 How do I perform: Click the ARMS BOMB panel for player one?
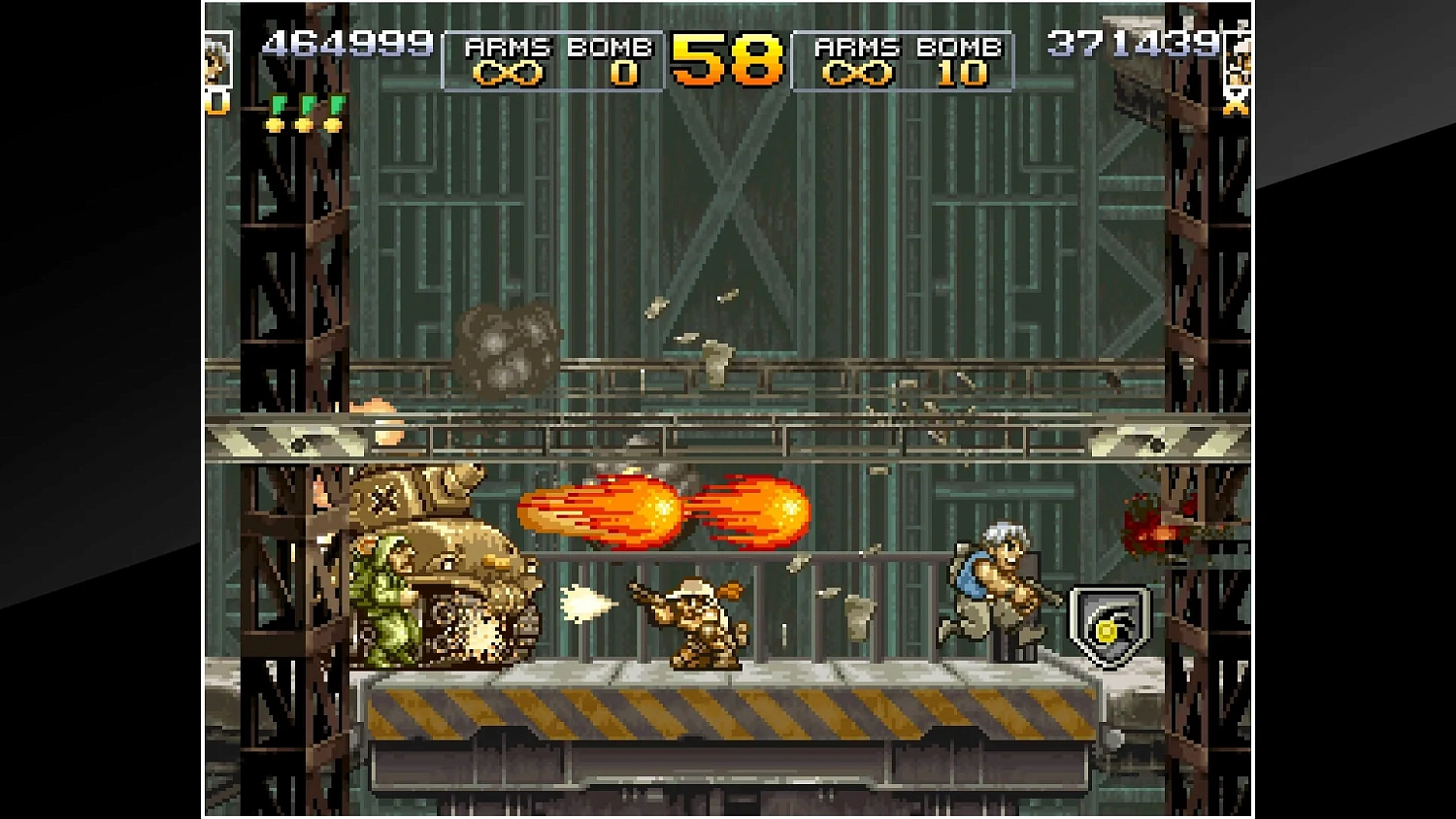[x=553, y=58]
